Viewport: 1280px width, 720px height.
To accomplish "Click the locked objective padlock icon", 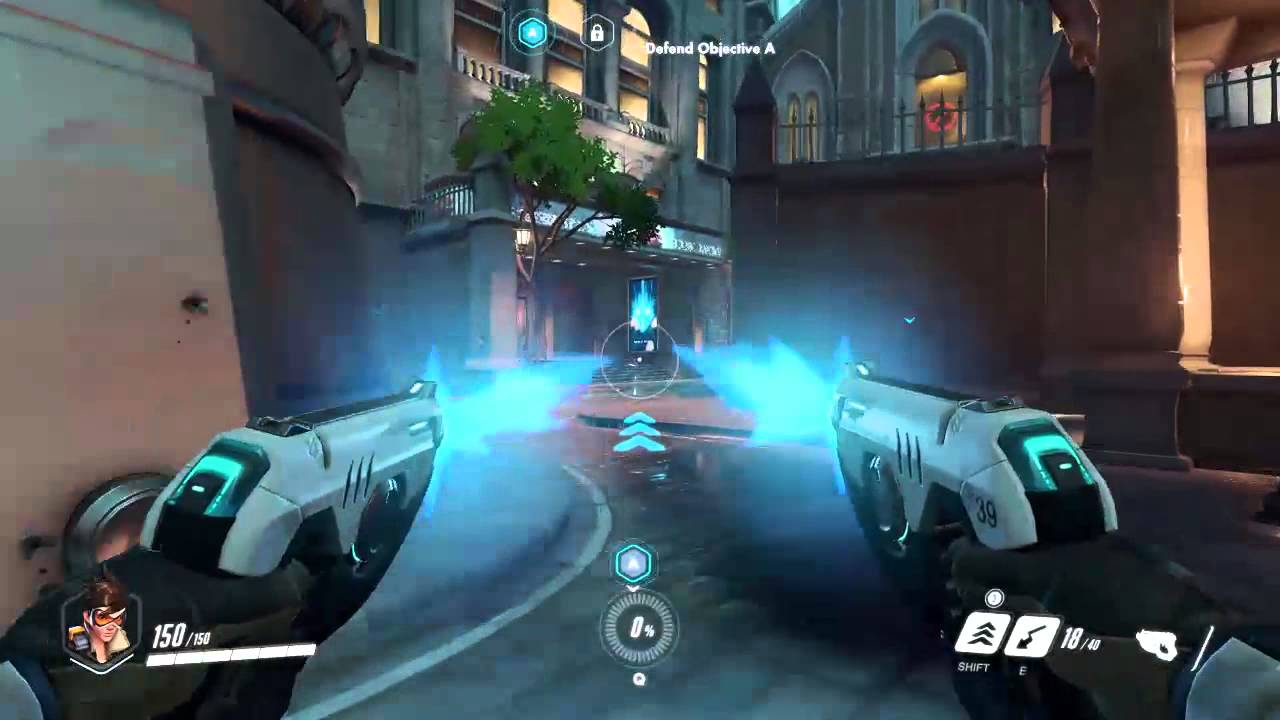I will click(597, 34).
